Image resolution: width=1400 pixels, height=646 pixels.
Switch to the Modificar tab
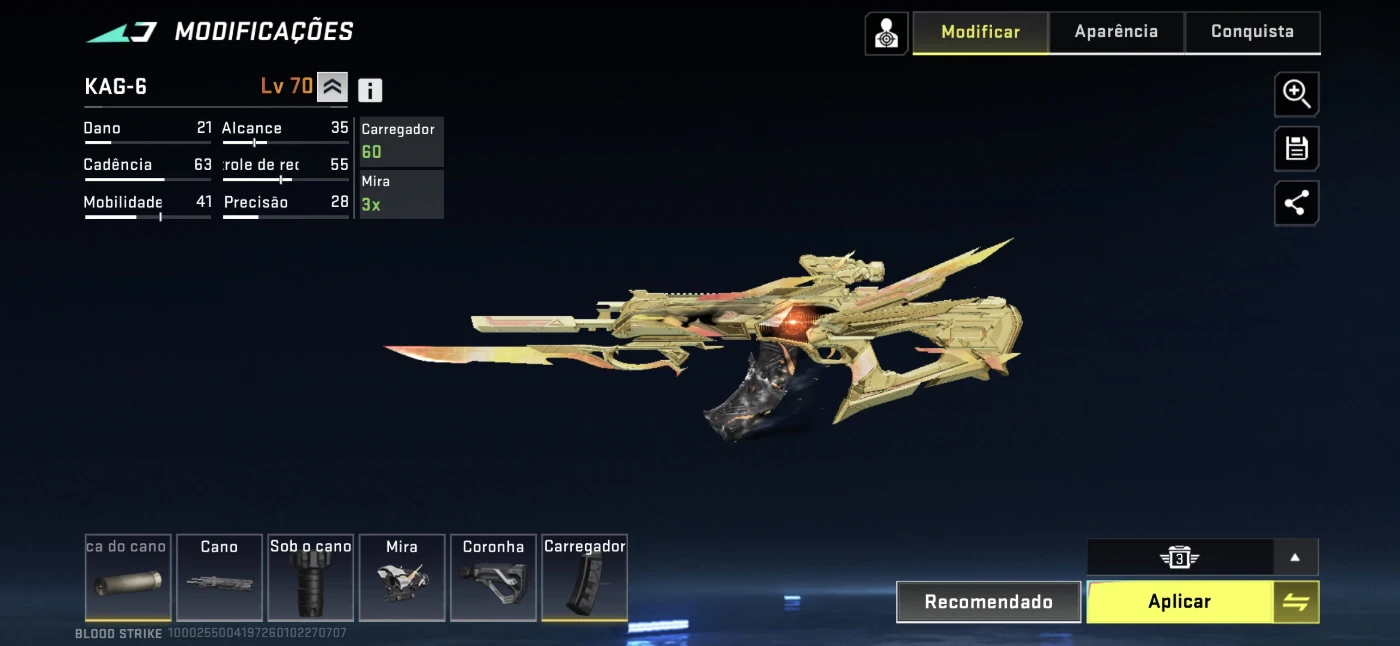(980, 32)
